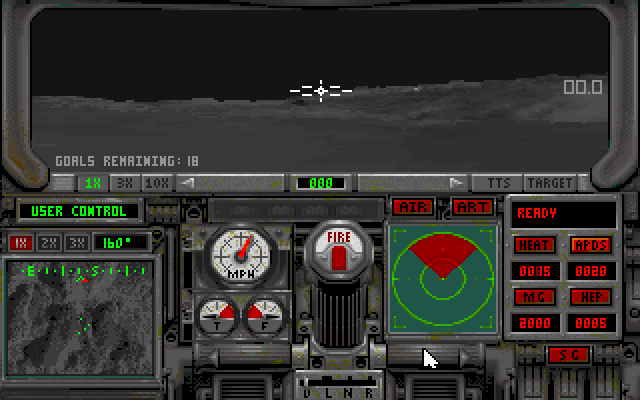
Task: Select the red 1X map zoom
Action: click(x=20, y=242)
